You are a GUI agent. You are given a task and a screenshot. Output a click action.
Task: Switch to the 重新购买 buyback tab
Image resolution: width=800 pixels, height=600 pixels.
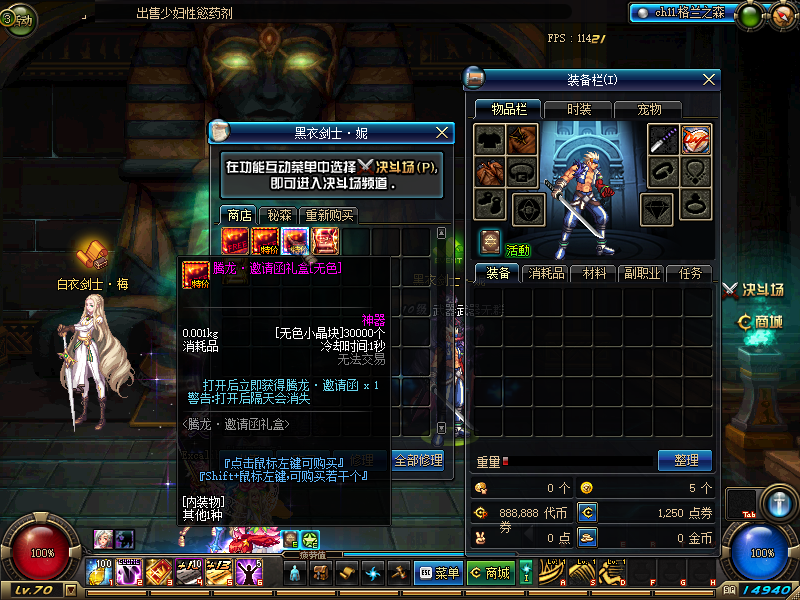(x=328, y=215)
